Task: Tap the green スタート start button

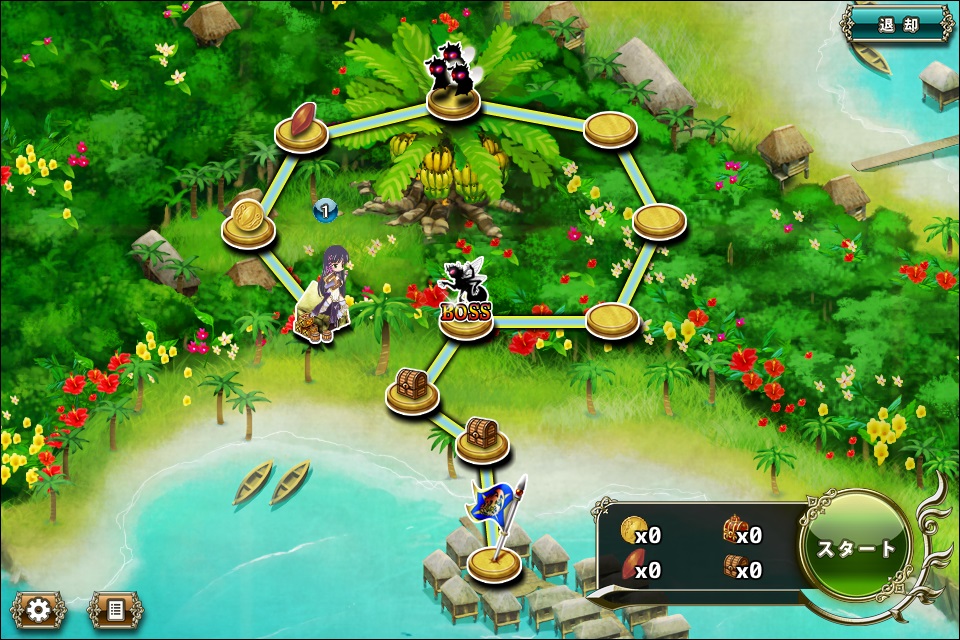Action: click(x=857, y=548)
